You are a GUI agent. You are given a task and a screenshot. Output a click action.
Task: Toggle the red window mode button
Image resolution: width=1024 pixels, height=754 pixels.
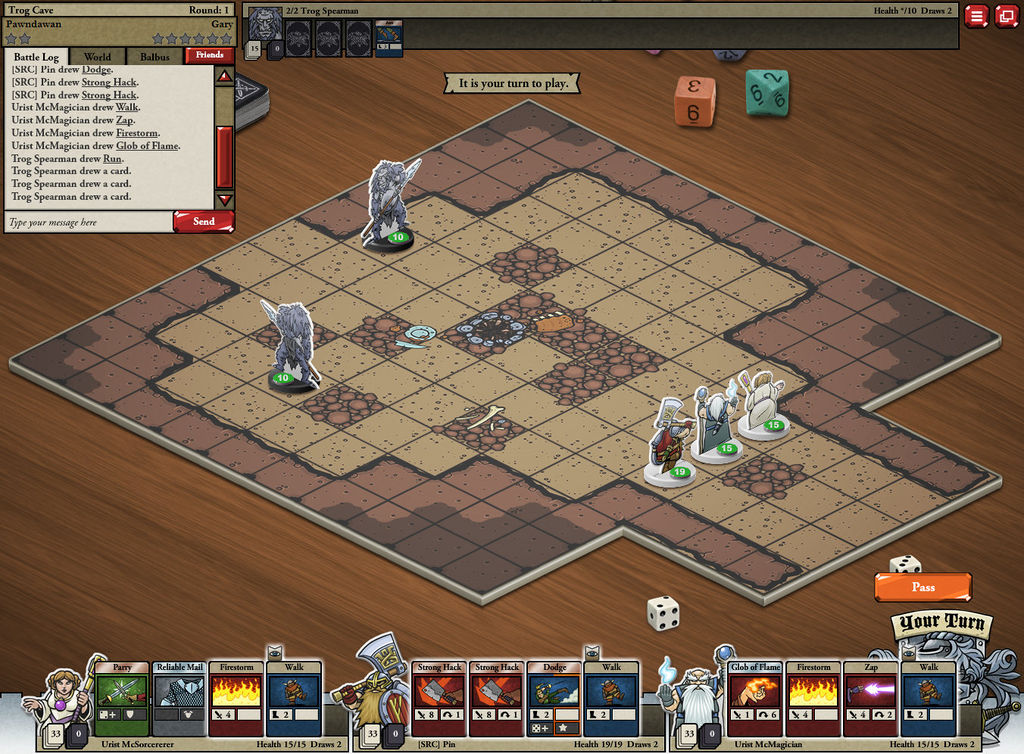[x=1005, y=16]
